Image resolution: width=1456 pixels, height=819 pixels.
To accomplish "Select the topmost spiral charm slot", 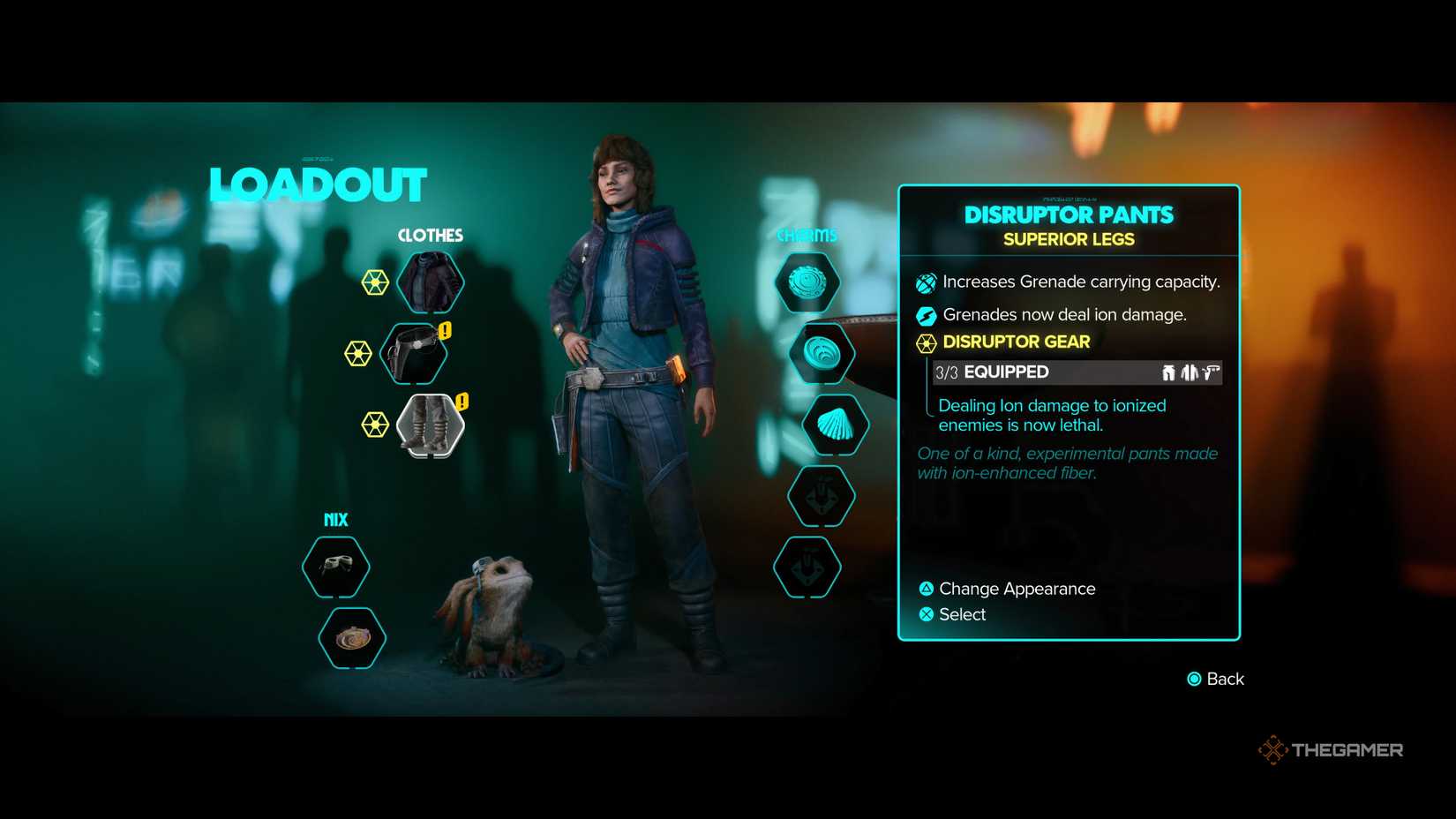I will pos(807,282).
